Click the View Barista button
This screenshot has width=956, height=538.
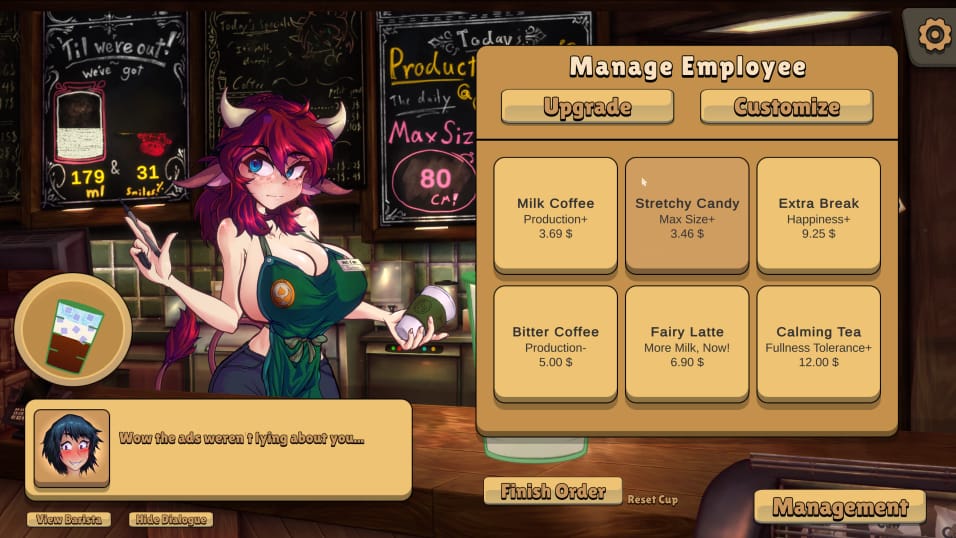[68, 519]
